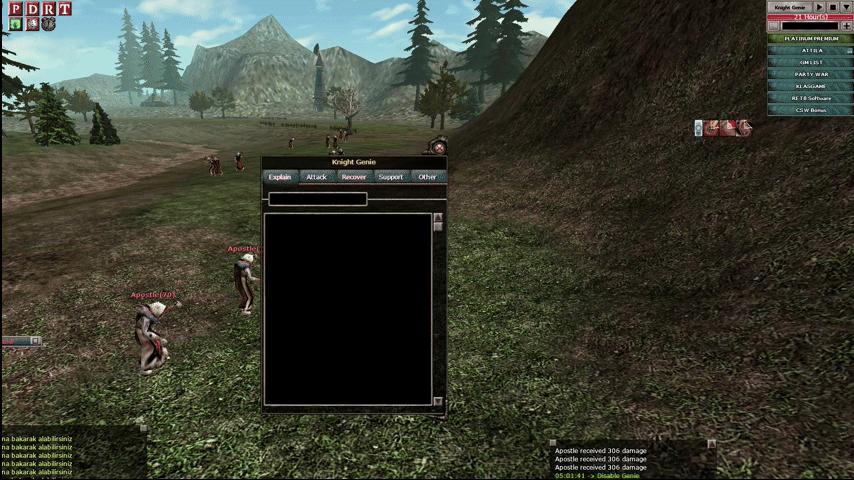The width and height of the screenshot is (854, 480).
Task: Switch to the Other tab
Action: click(x=427, y=177)
